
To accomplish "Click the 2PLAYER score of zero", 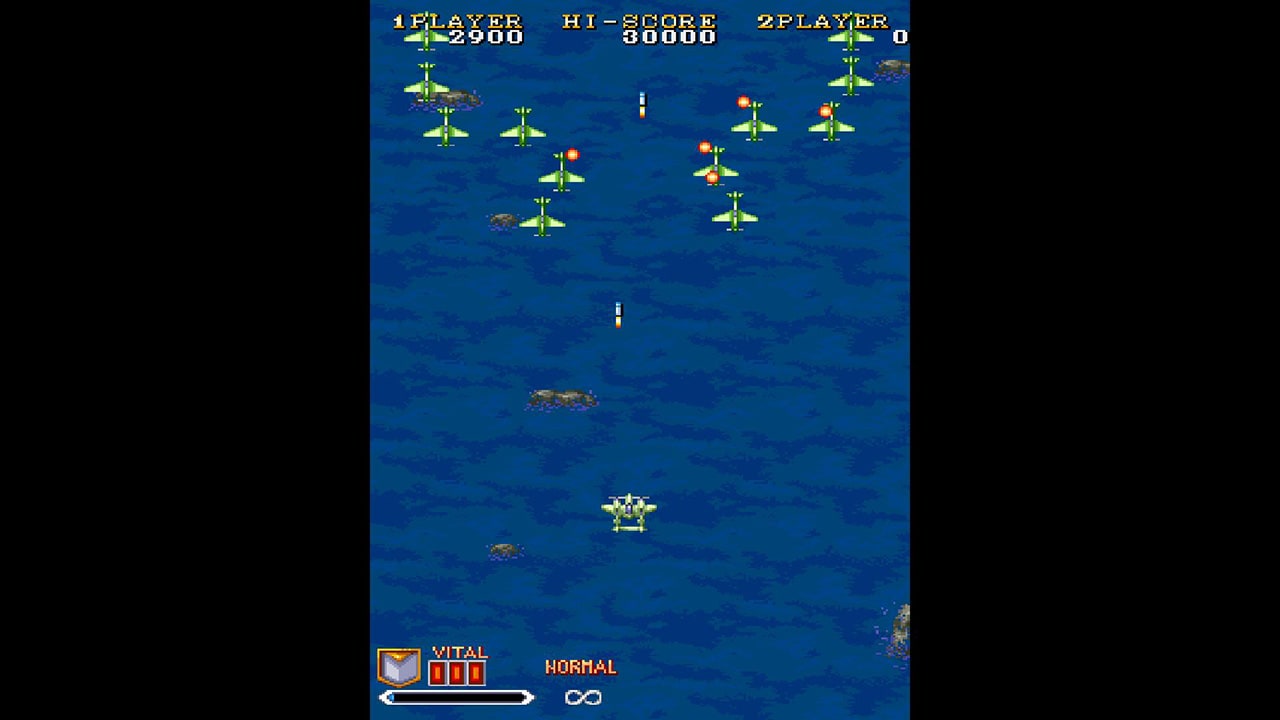I will (901, 38).
